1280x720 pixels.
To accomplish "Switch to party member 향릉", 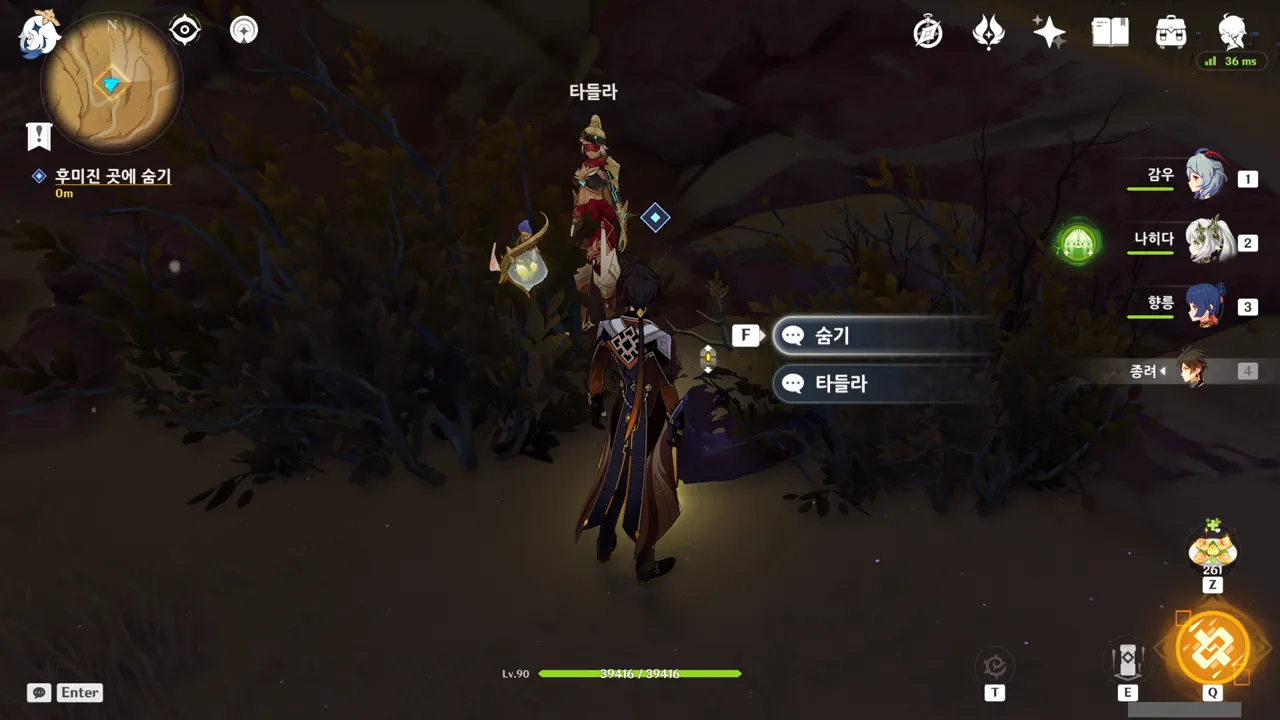I will click(1206, 305).
